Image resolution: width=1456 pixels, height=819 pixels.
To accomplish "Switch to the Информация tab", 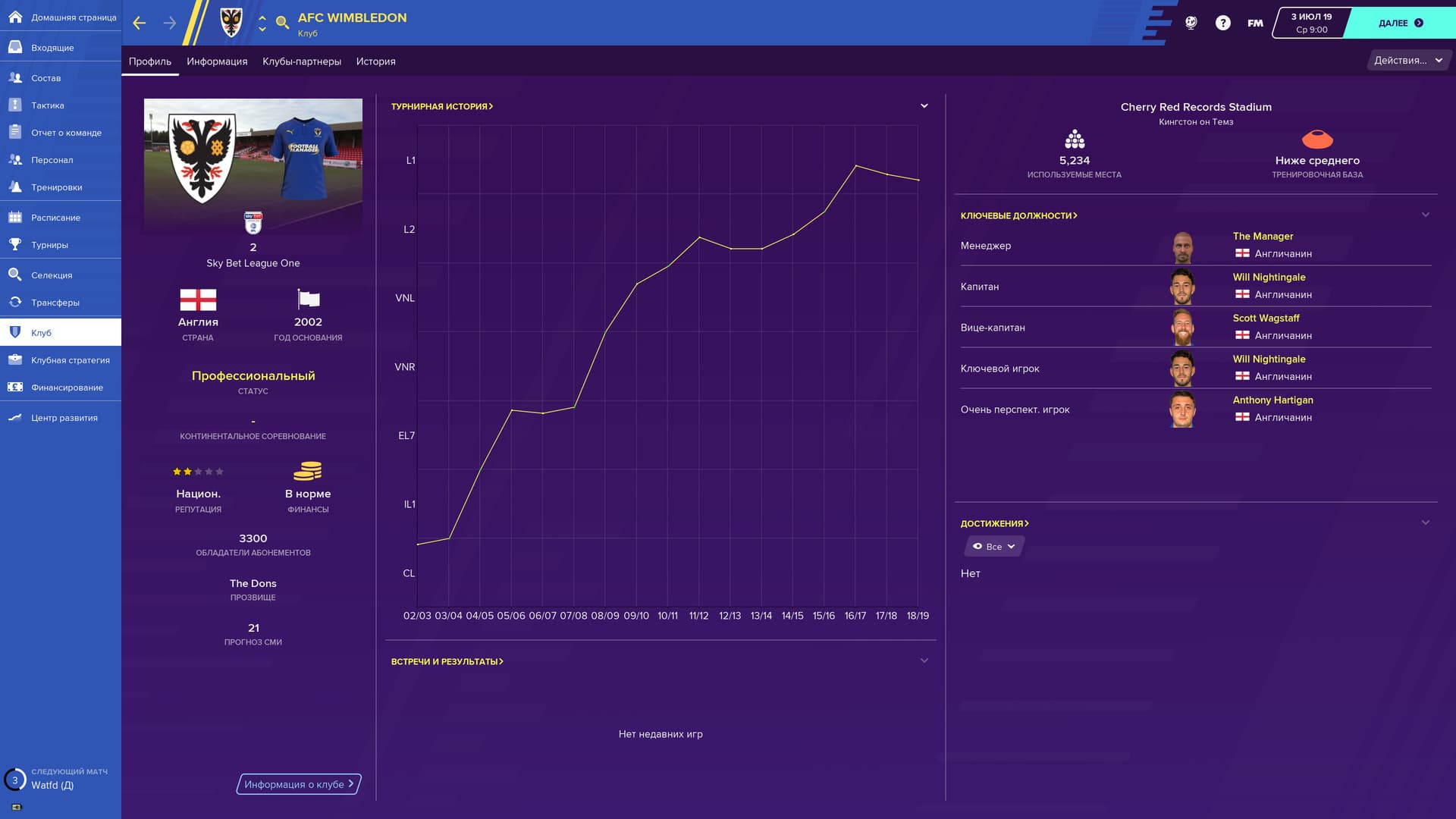I will click(219, 61).
